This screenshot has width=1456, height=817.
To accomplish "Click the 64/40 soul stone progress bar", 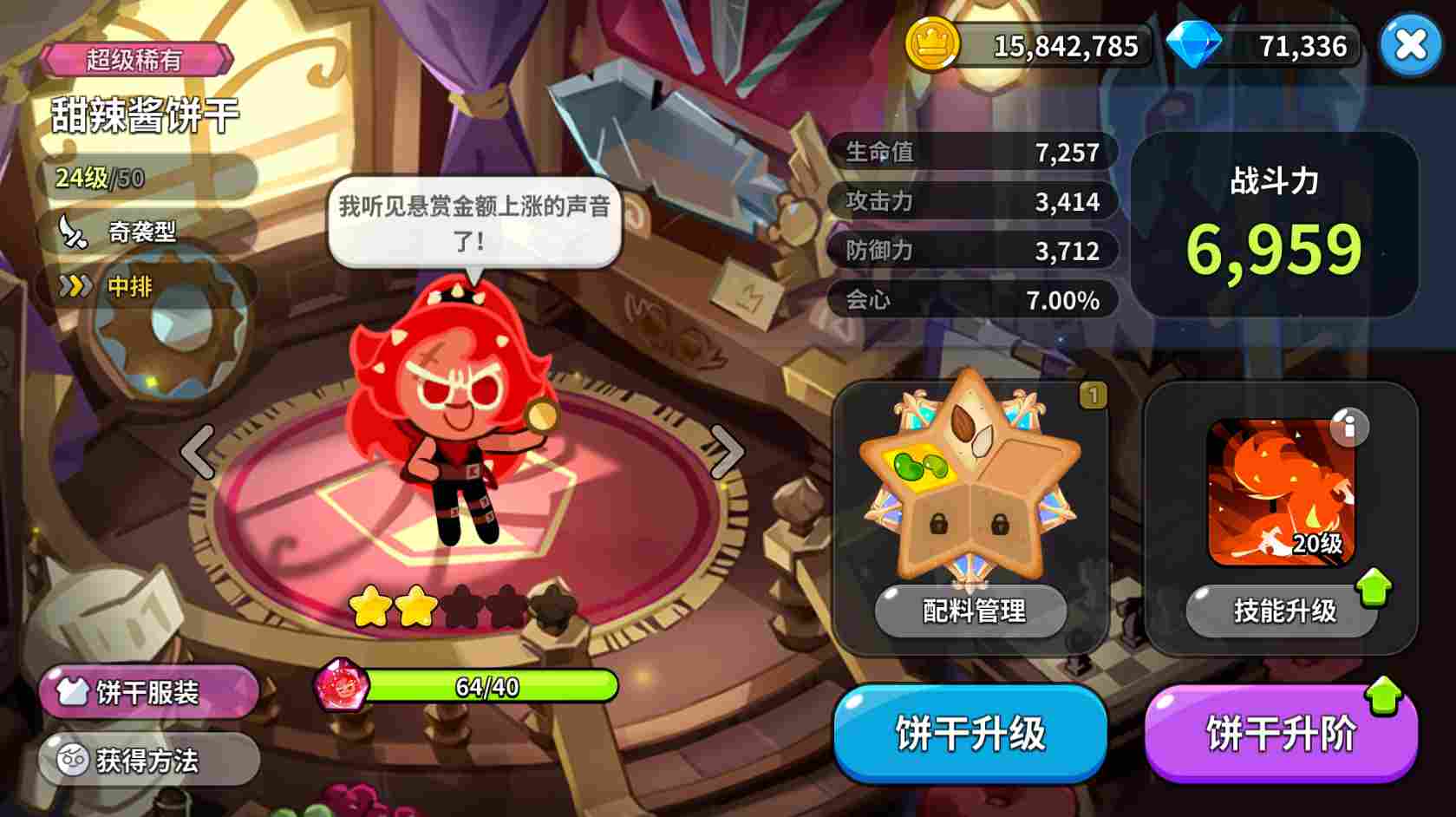I will [490, 685].
